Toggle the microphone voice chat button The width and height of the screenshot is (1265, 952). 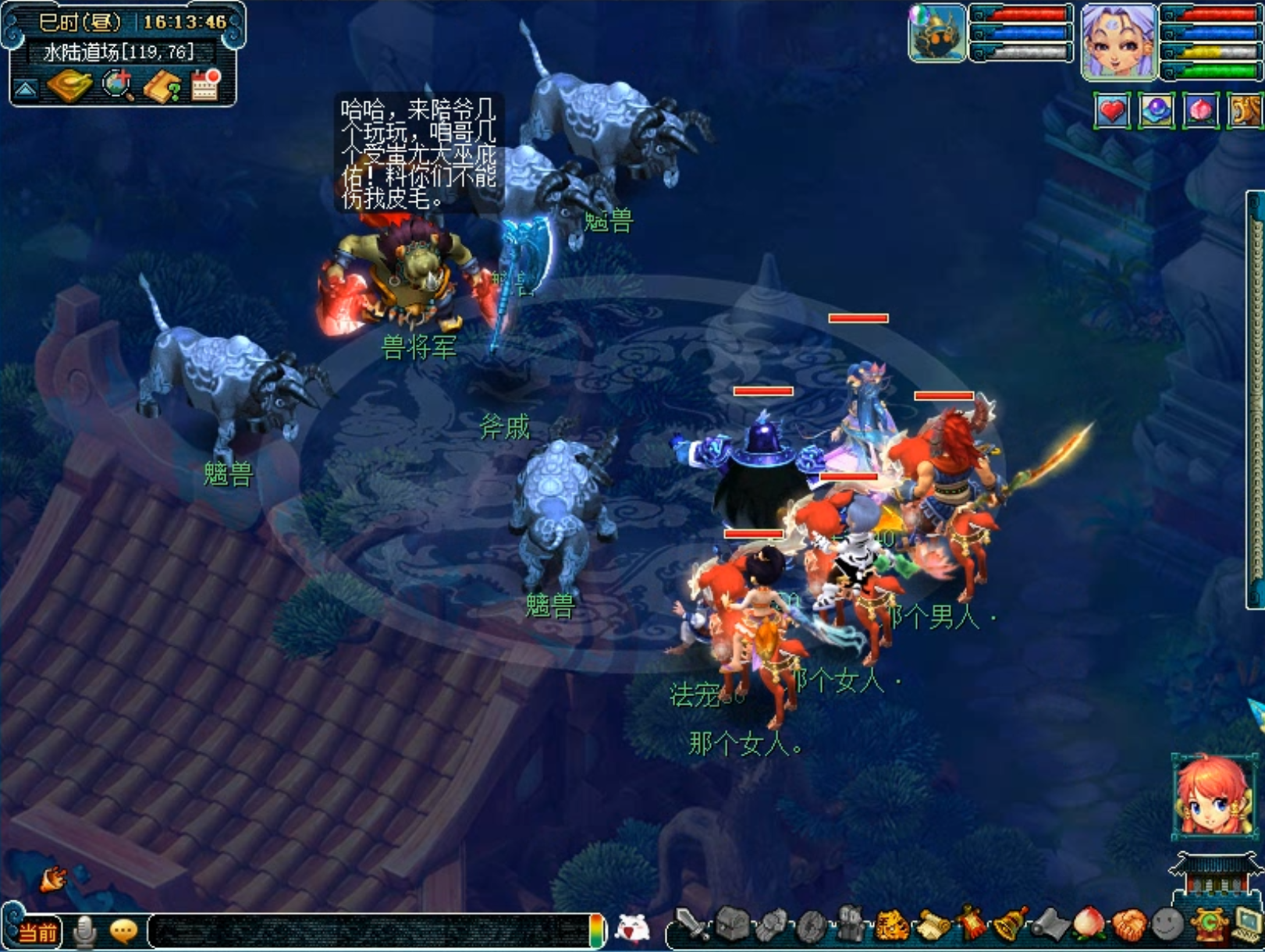[84, 931]
